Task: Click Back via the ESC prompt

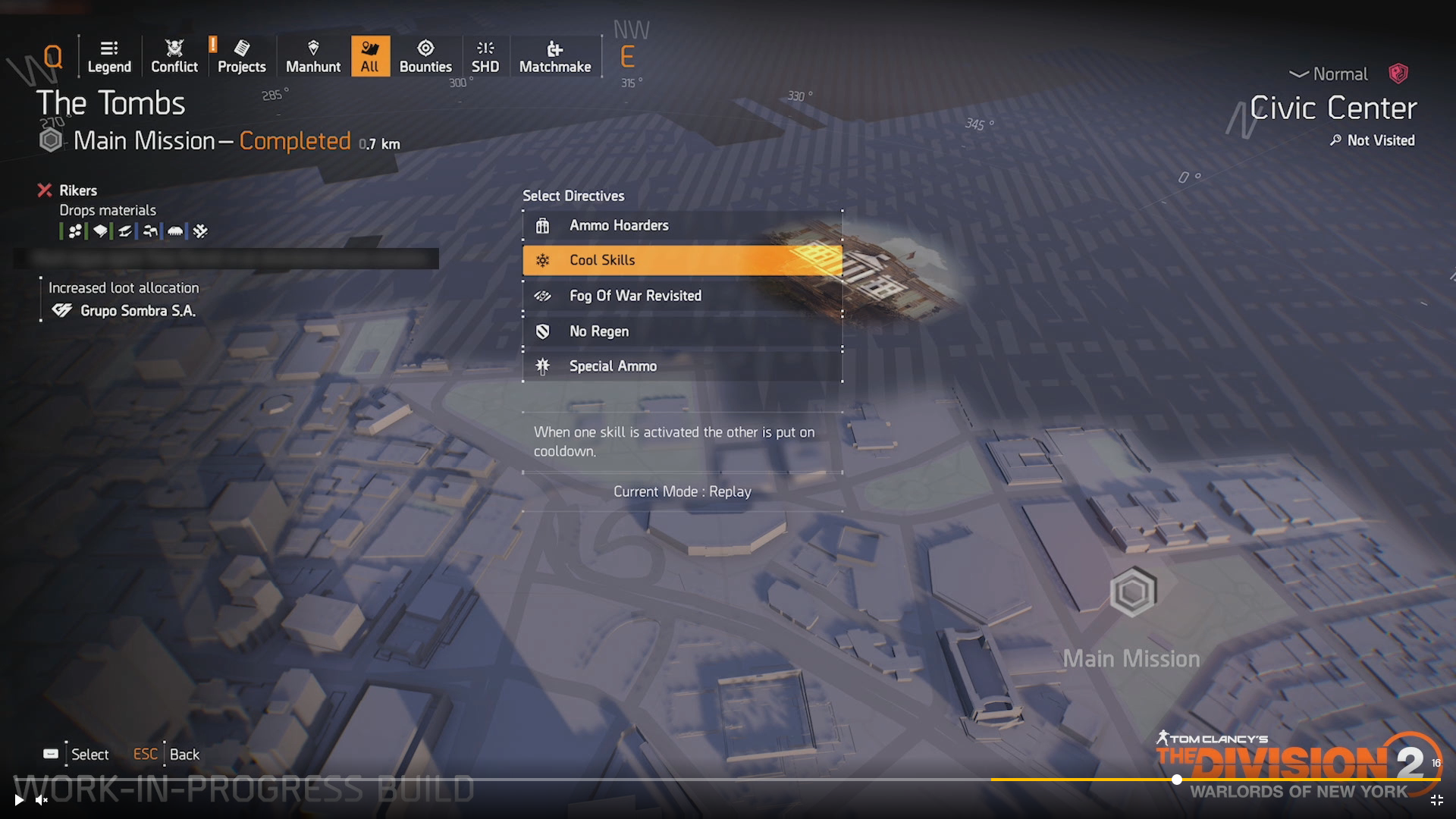Action: click(x=145, y=754)
